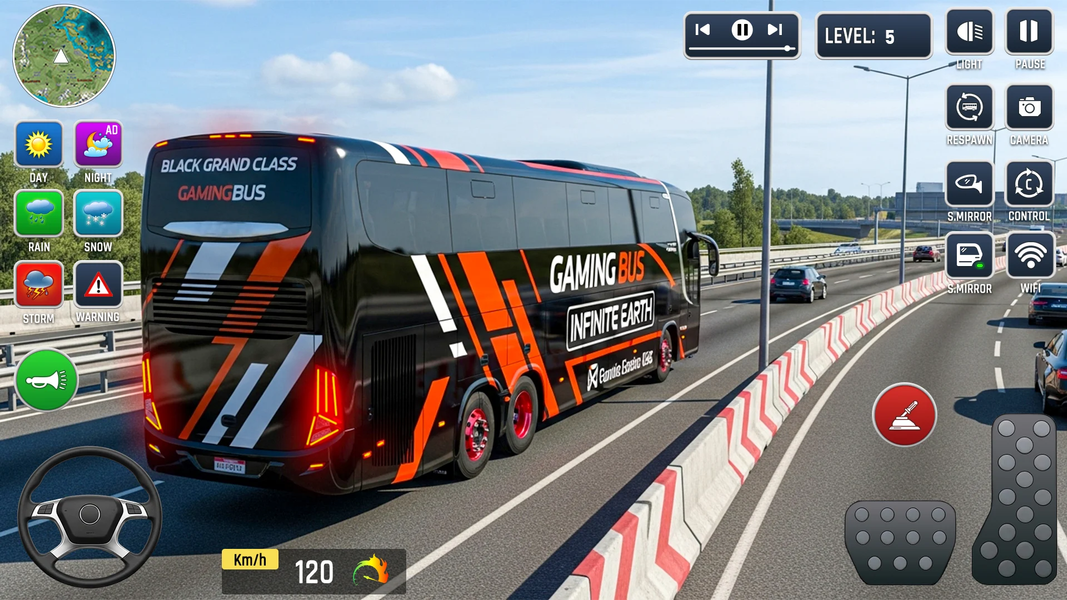1067x600 pixels.
Task: Pause the game
Action: [x=1029, y=32]
